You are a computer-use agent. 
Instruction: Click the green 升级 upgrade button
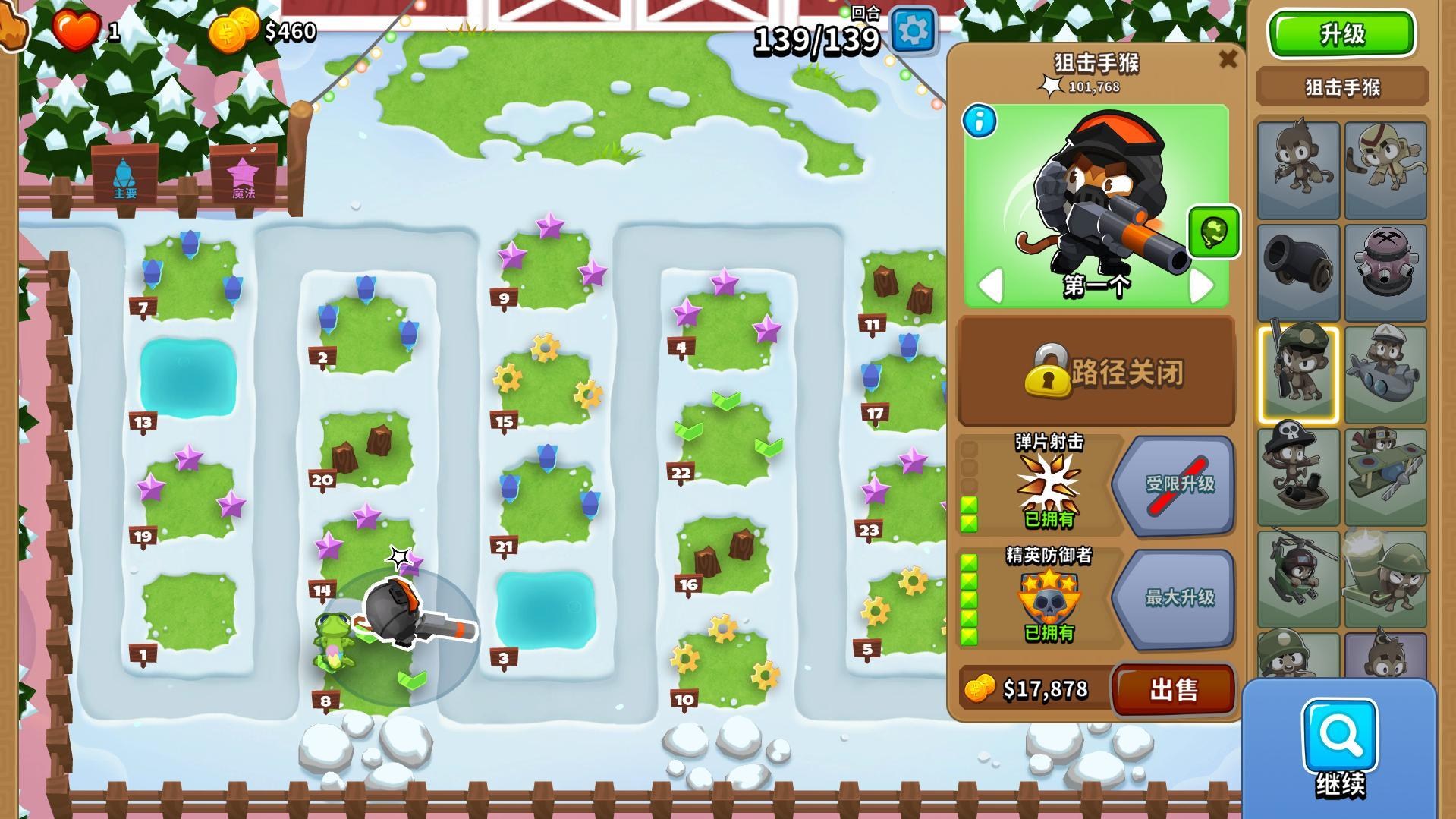click(1341, 34)
